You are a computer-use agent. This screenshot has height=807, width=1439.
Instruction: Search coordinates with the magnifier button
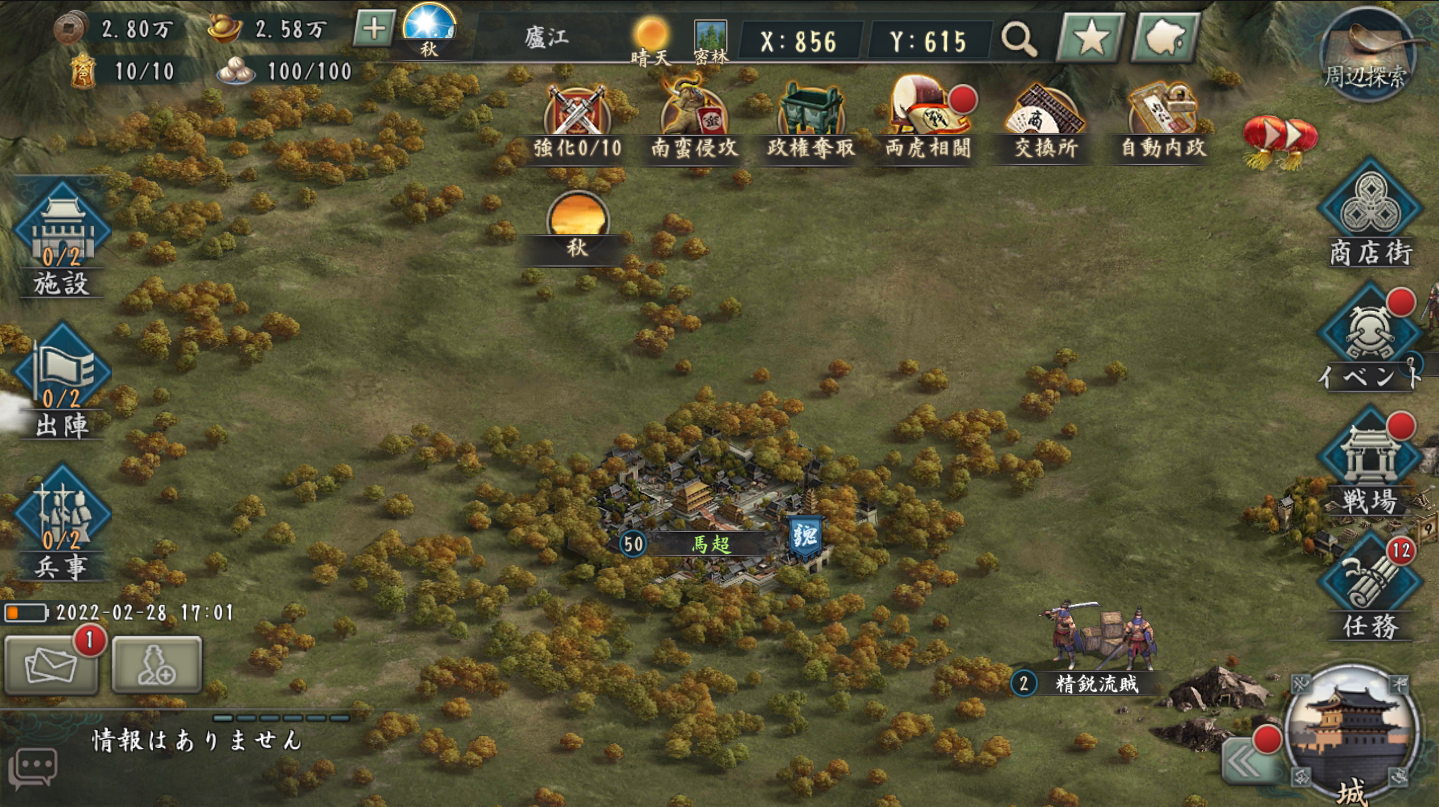(1019, 40)
